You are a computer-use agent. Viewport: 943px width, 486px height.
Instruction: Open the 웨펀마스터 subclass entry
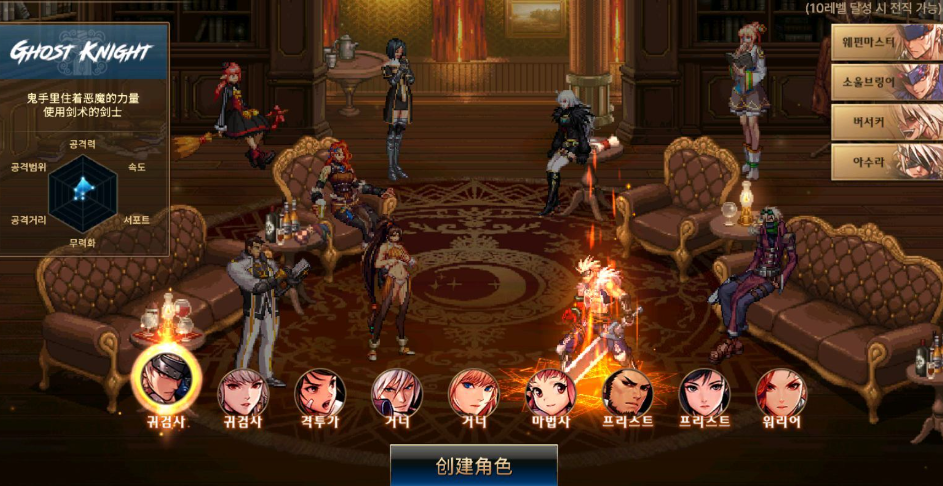(x=886, y=43)
